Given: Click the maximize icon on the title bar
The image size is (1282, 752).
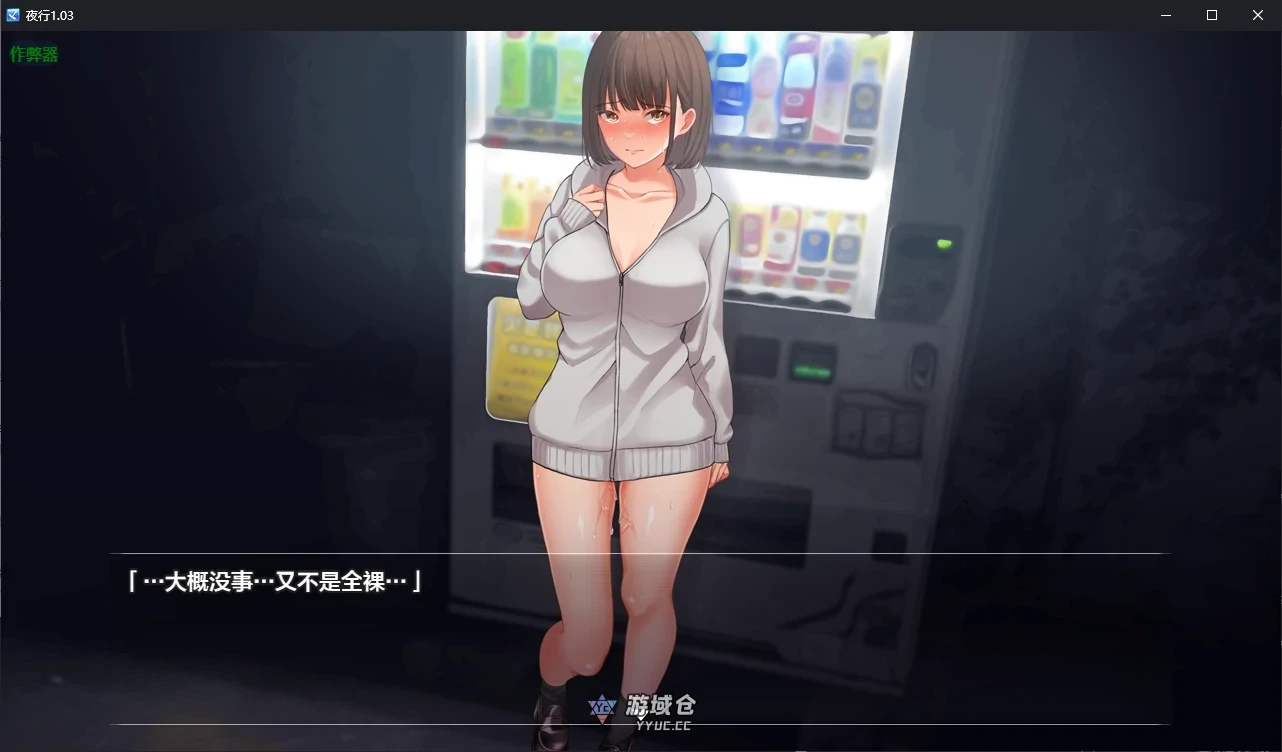Looking at the screenshot, I should click(1211, 15).
